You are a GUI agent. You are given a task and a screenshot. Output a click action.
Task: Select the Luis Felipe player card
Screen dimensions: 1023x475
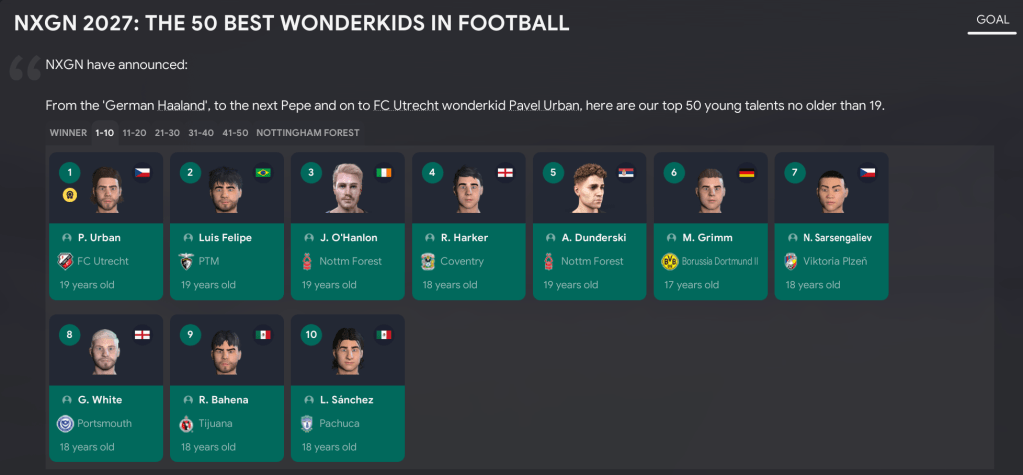(227, 226)
